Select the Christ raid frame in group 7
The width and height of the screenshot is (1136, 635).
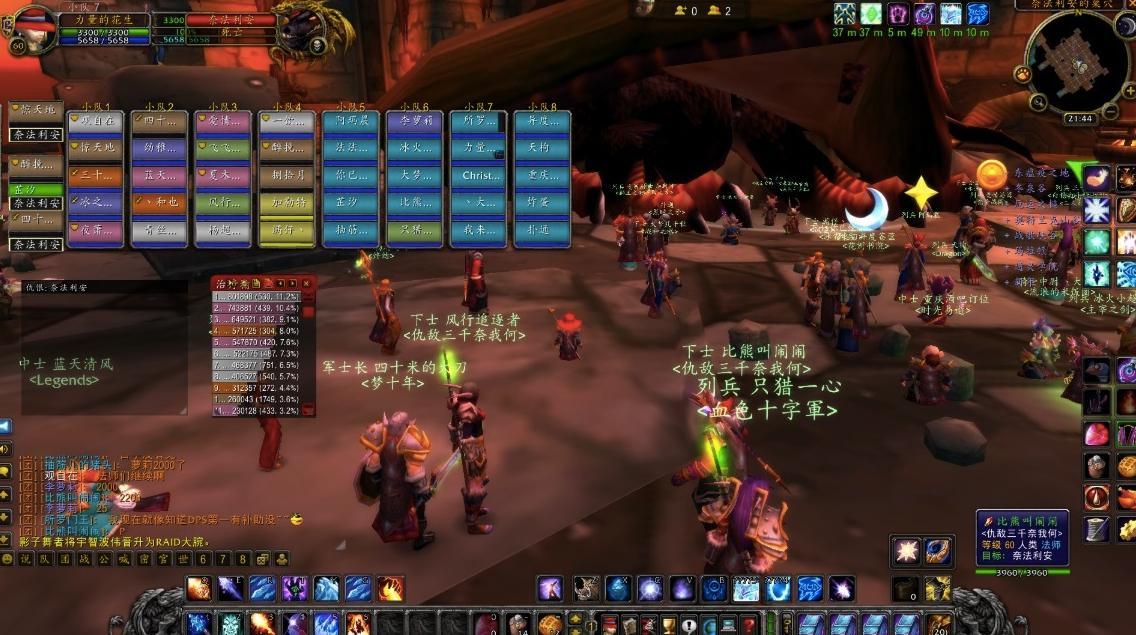478,176
